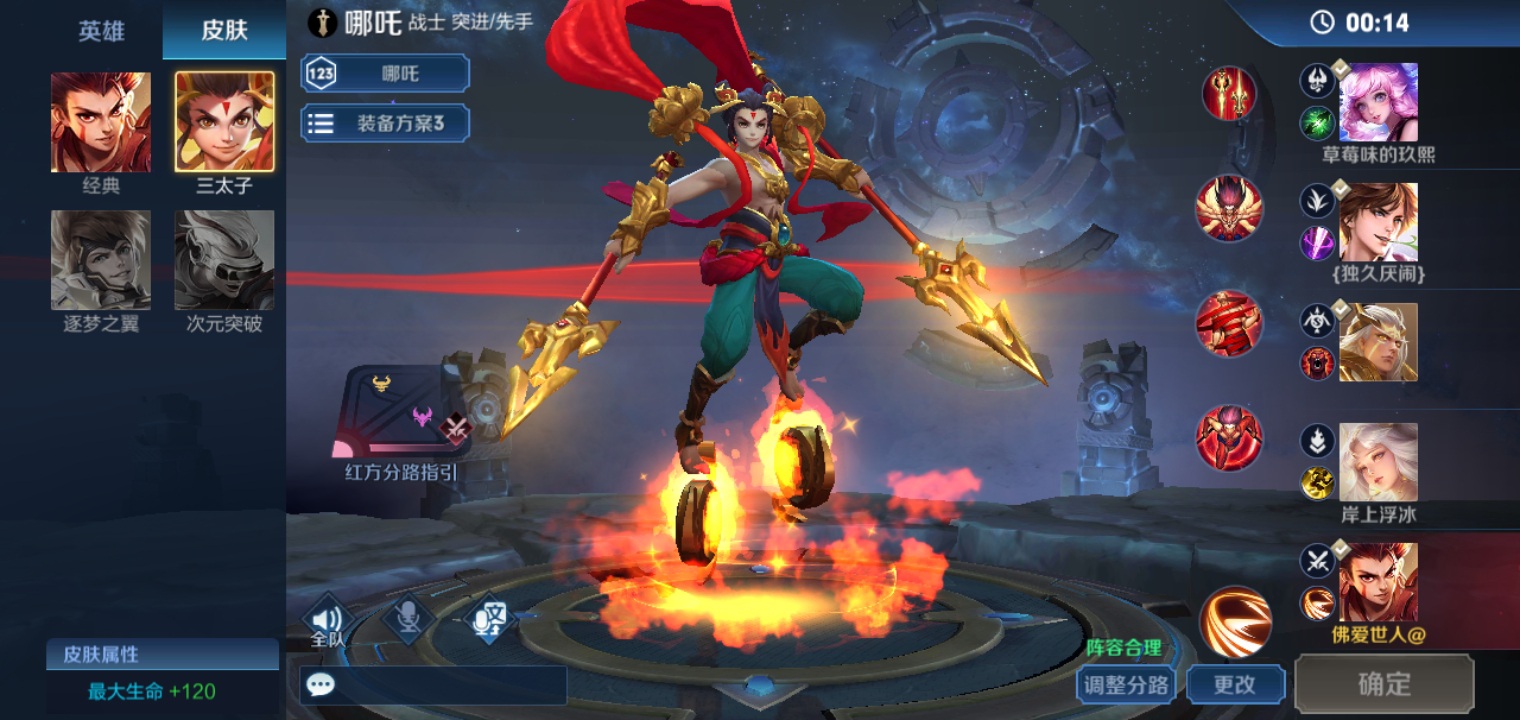
Task: Switch to the 皮肤 tab
Action: [x=224, y=30]
